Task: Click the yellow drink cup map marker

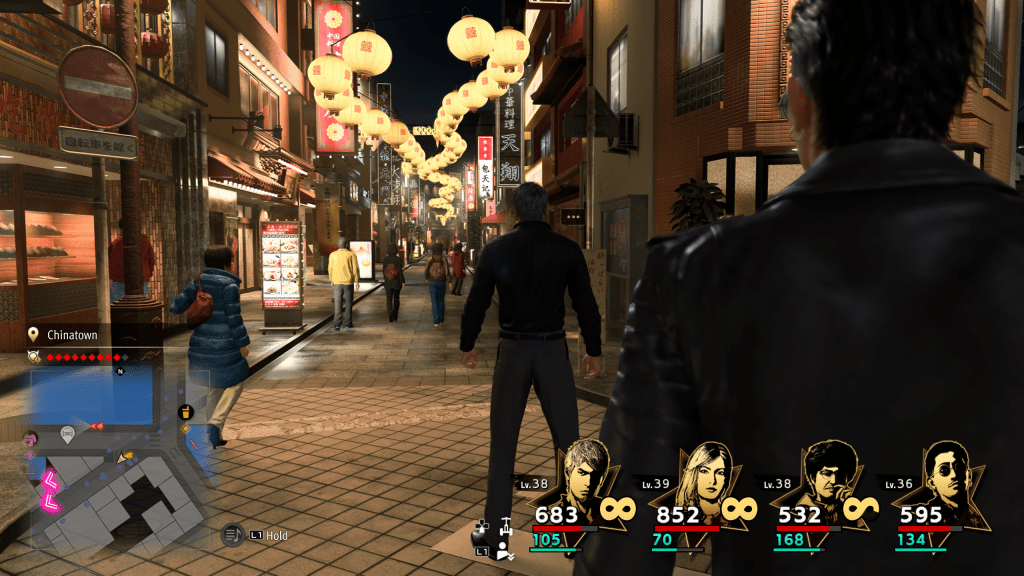Action: [x=185, y=412]
